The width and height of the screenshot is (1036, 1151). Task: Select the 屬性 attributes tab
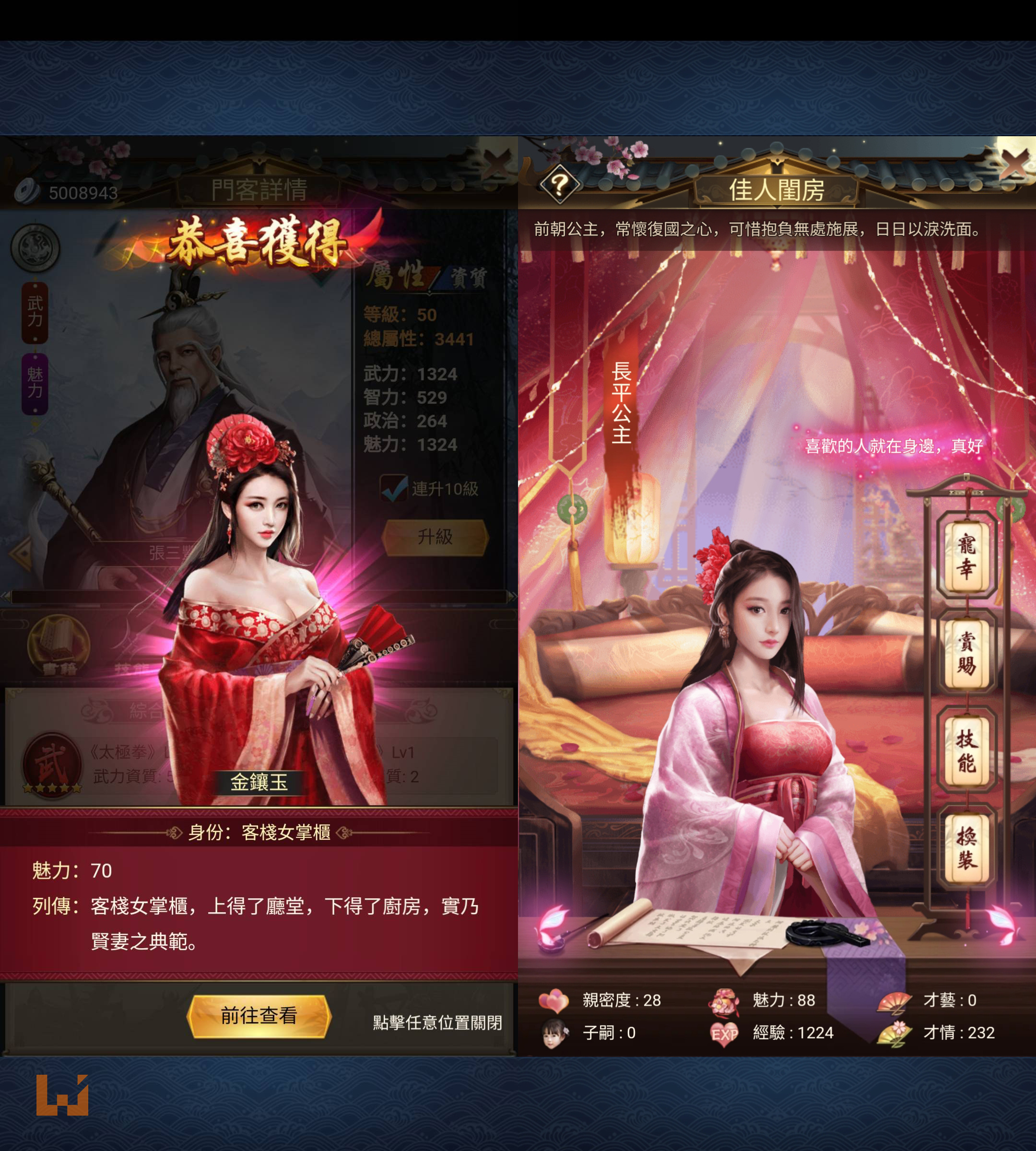pyautogui.click(x=395, y=275)
